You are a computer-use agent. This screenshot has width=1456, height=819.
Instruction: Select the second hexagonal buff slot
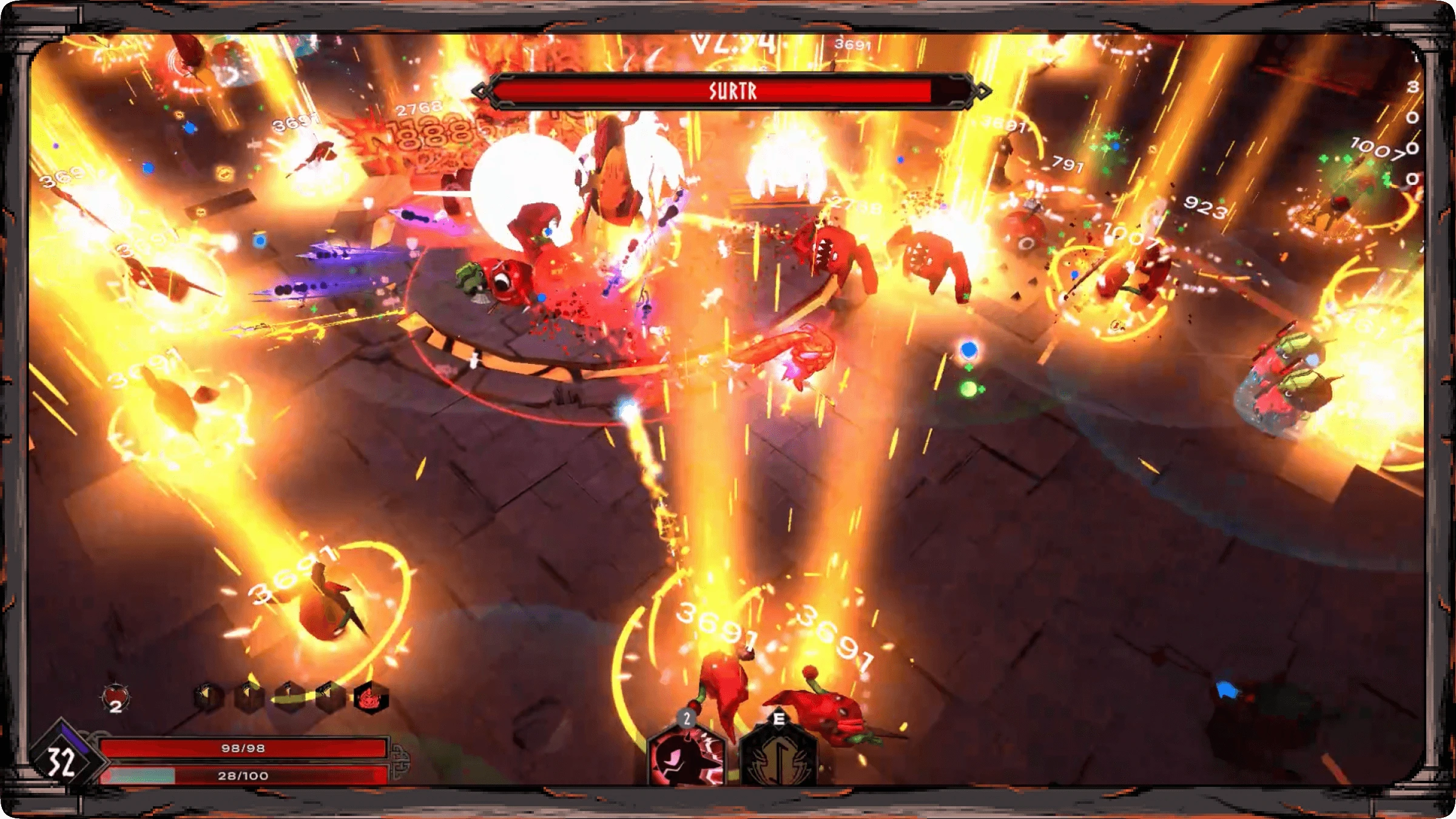tap(248, 696)
